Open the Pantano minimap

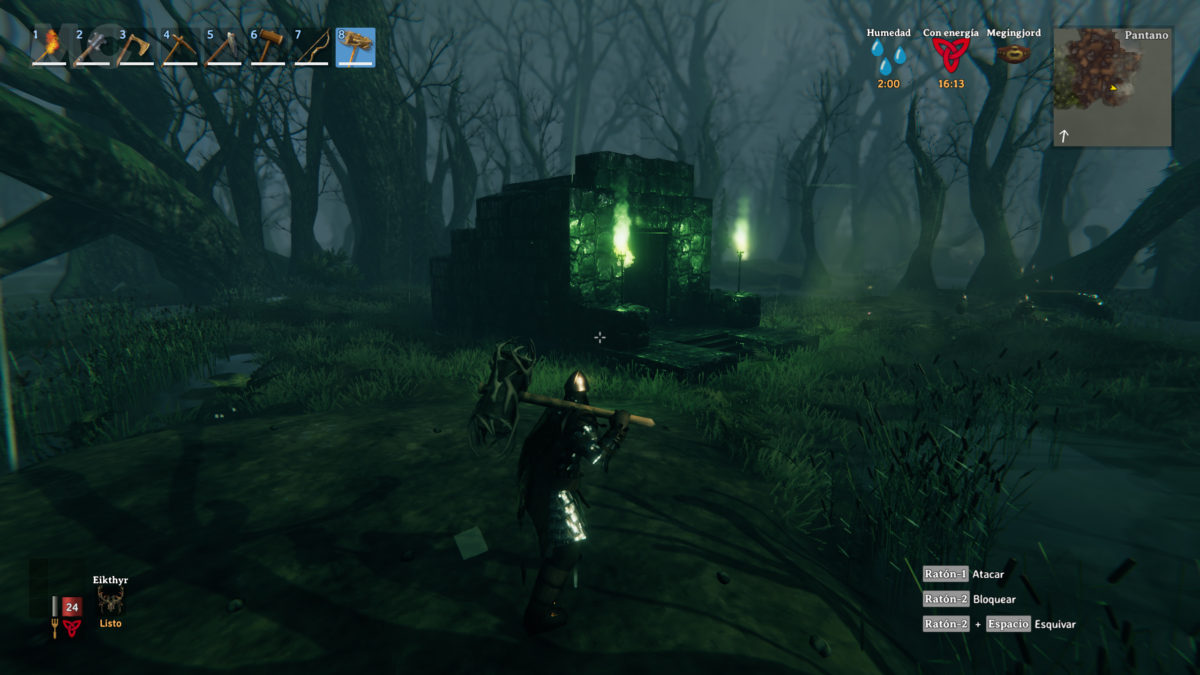pos(1112,87)
